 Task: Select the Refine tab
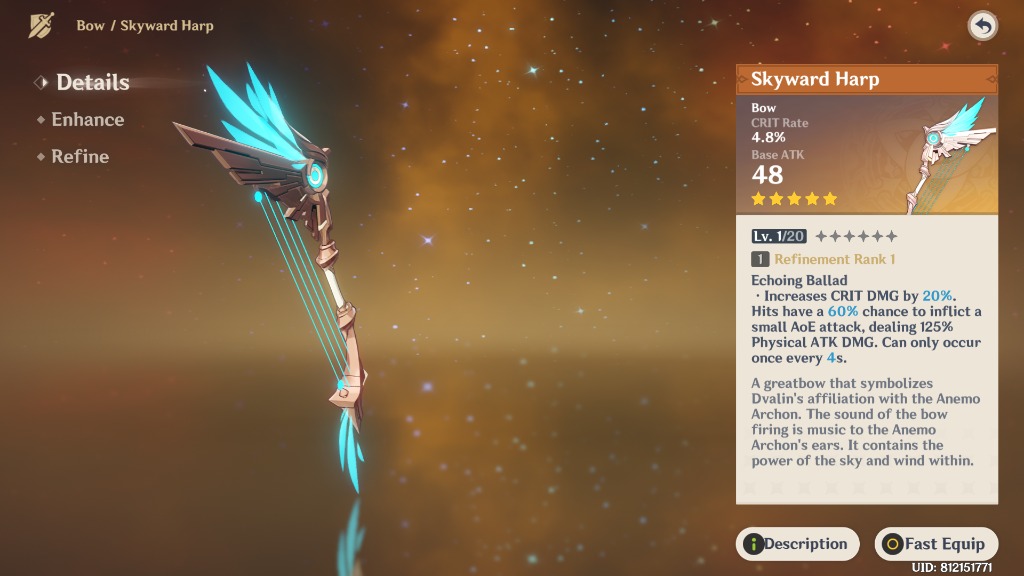80,157
